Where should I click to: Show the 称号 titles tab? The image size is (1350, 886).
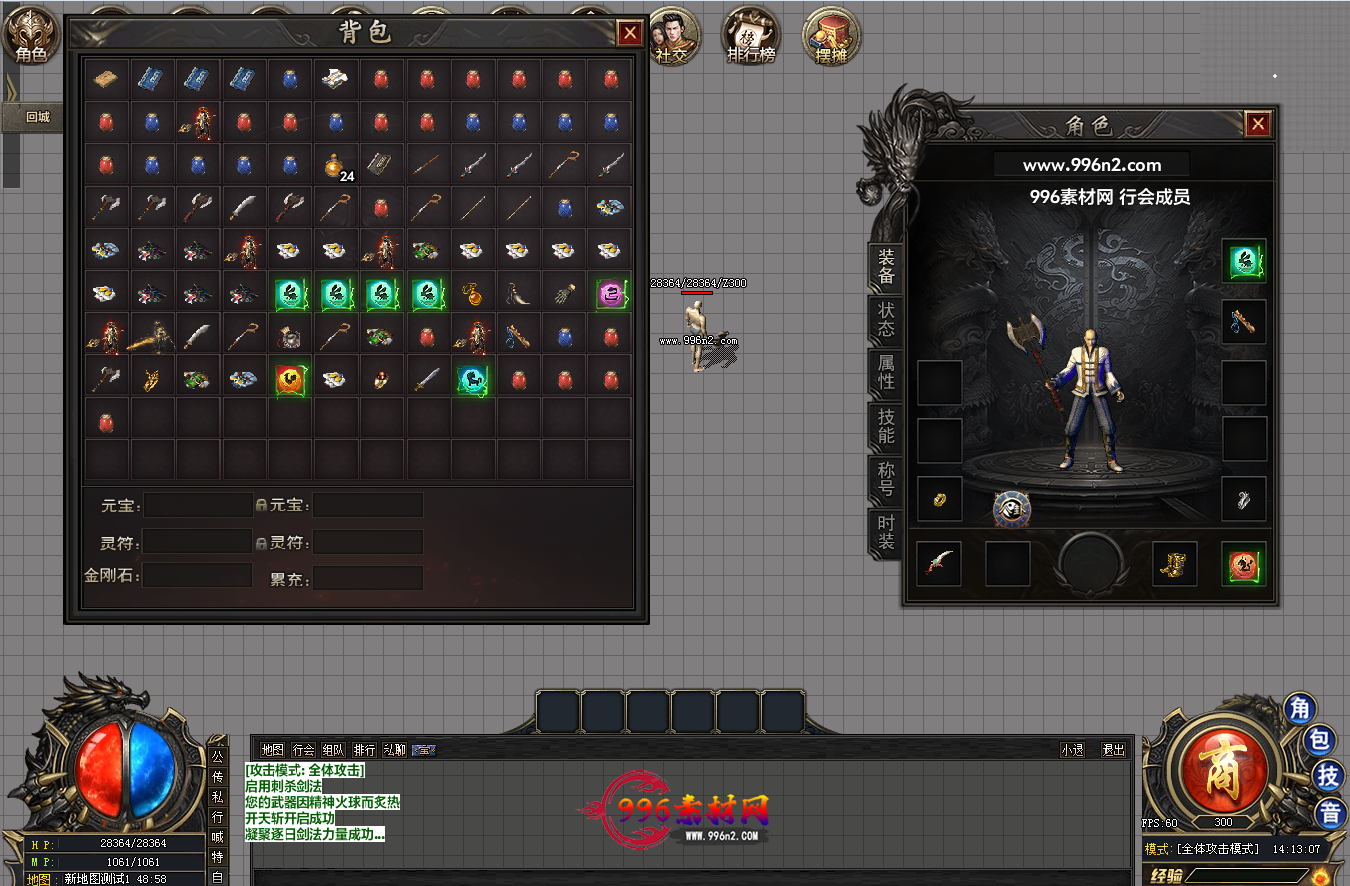(x=886, y=479)
